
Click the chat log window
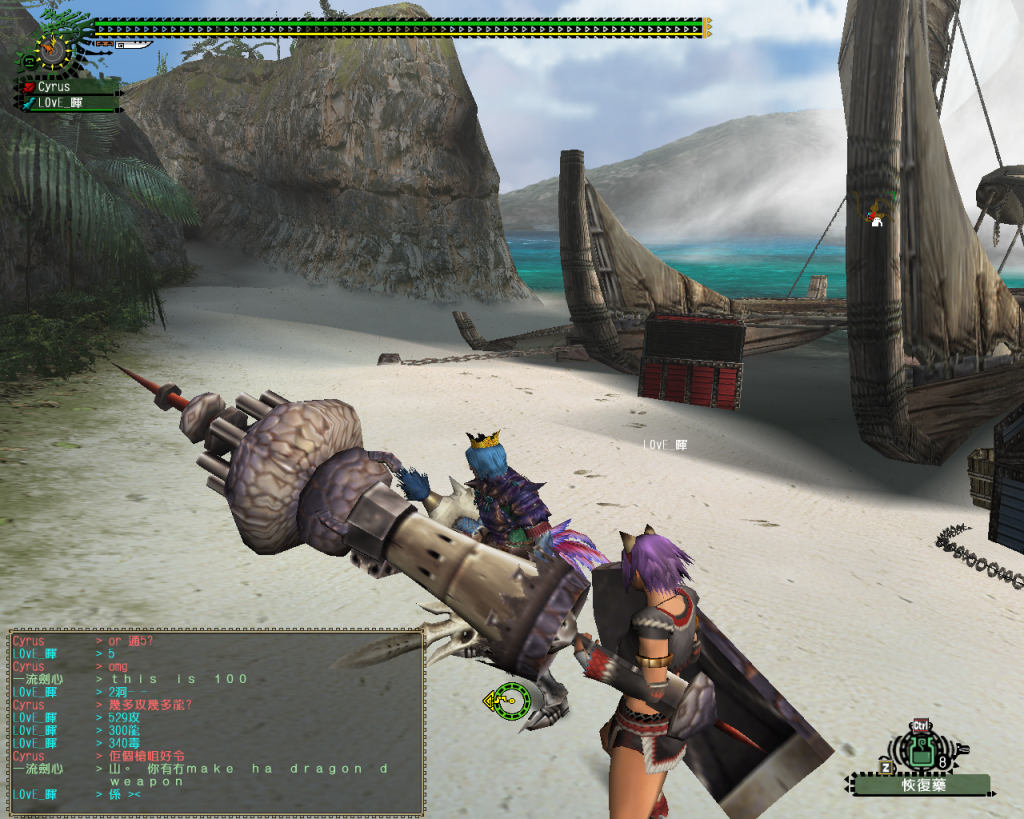215,720
